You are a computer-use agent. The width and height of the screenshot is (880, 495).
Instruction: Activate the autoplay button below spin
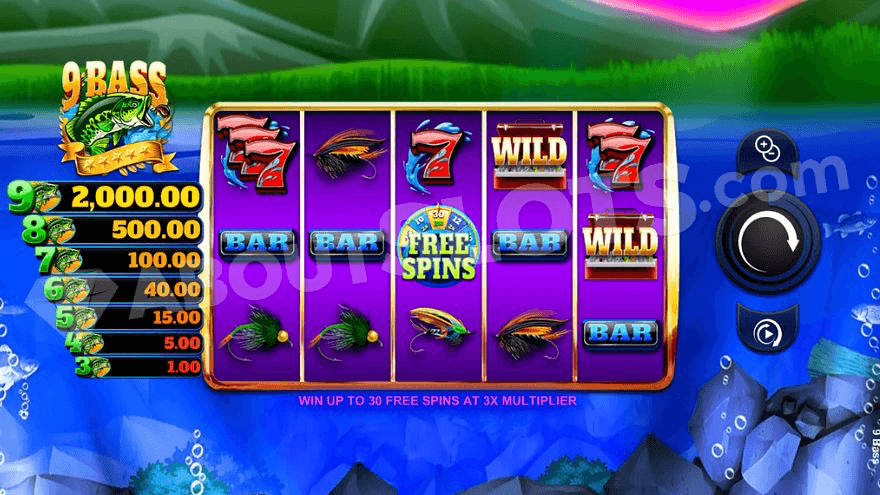(768, 331)
